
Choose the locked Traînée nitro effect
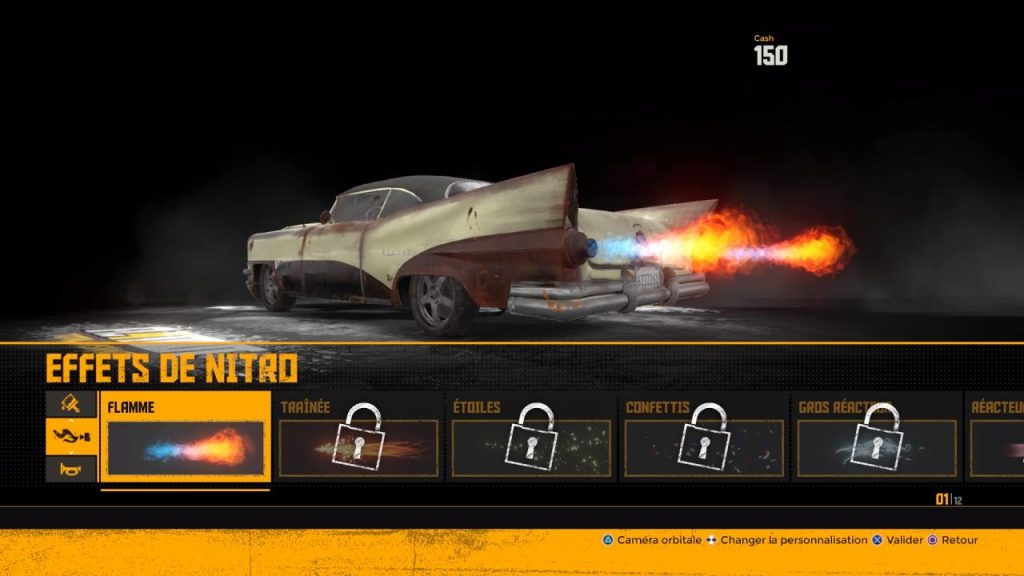pos(358,438)
